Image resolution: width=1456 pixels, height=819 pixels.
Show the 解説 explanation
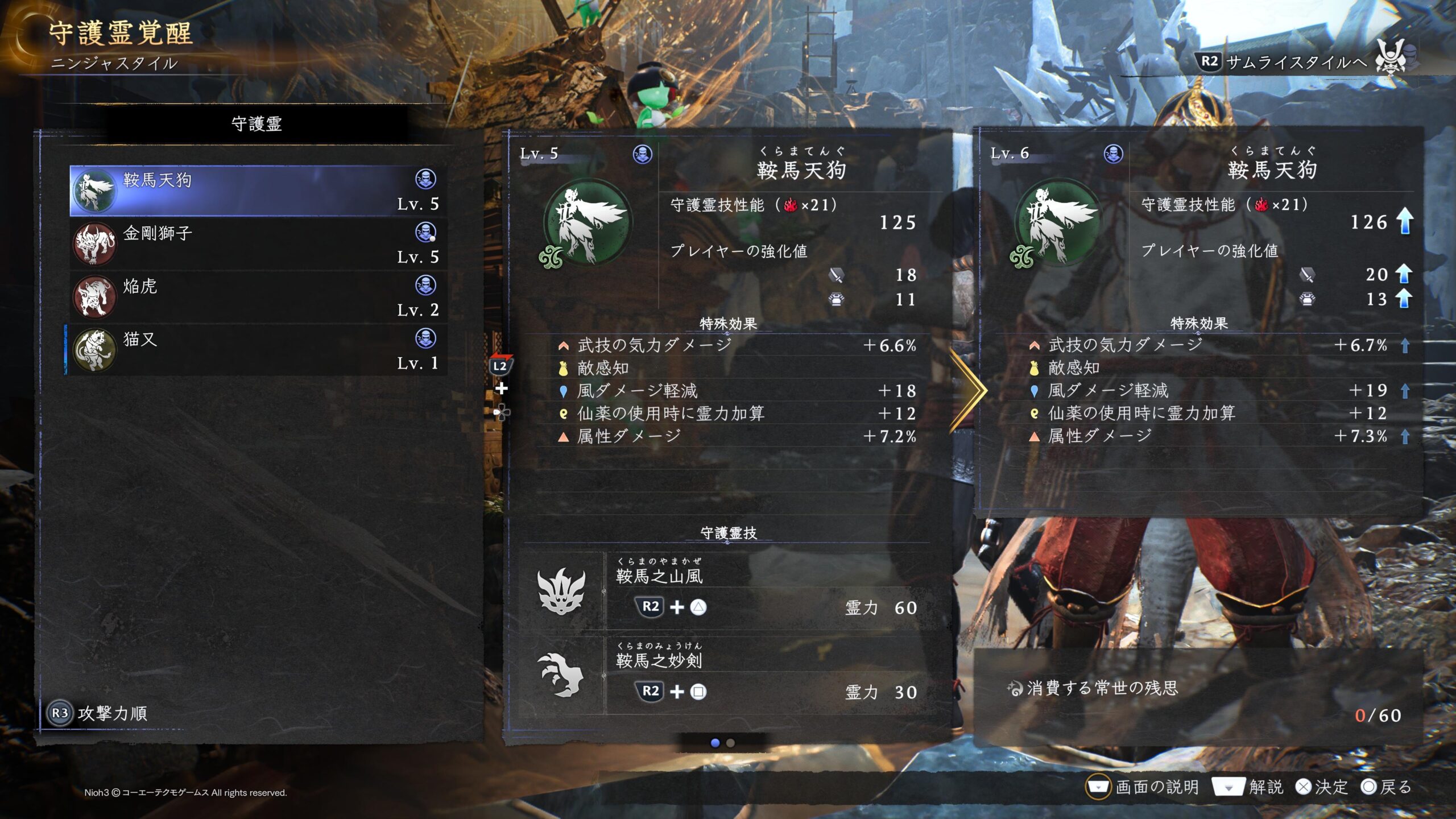coord(1248,787)
